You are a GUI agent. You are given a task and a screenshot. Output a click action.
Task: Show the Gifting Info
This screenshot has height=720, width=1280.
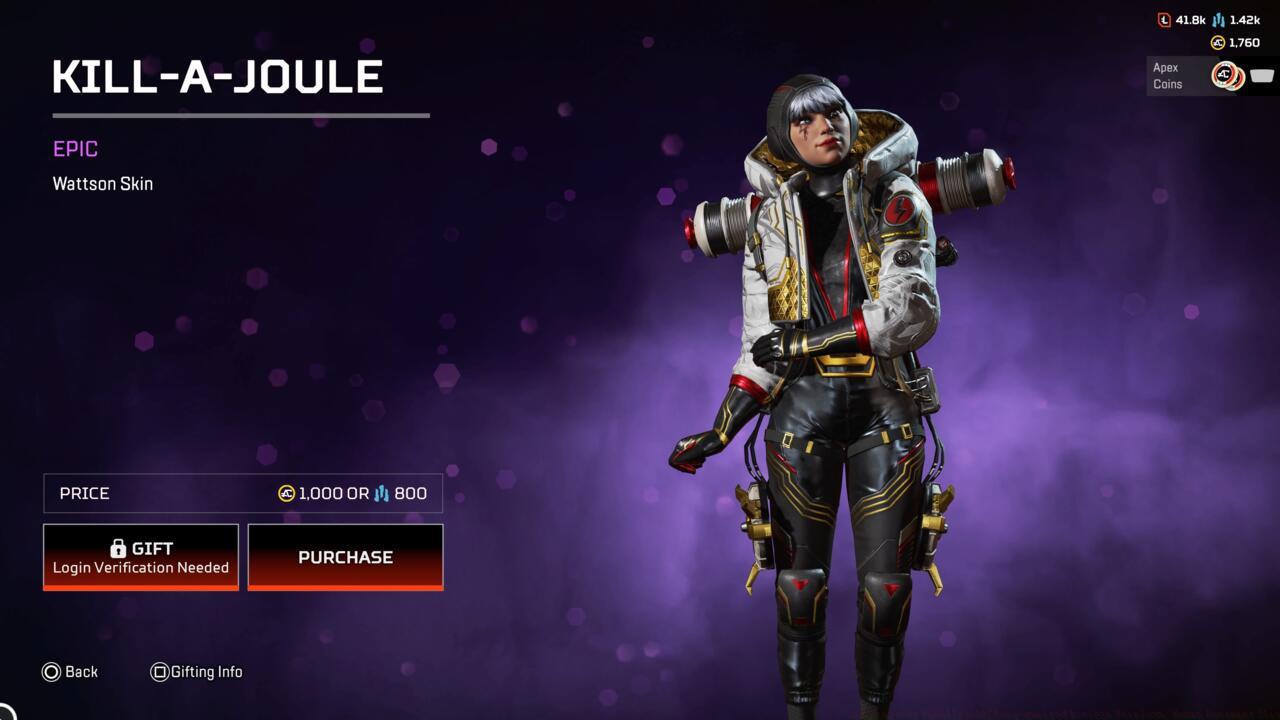pyautogui.click(x=197, y=672)
